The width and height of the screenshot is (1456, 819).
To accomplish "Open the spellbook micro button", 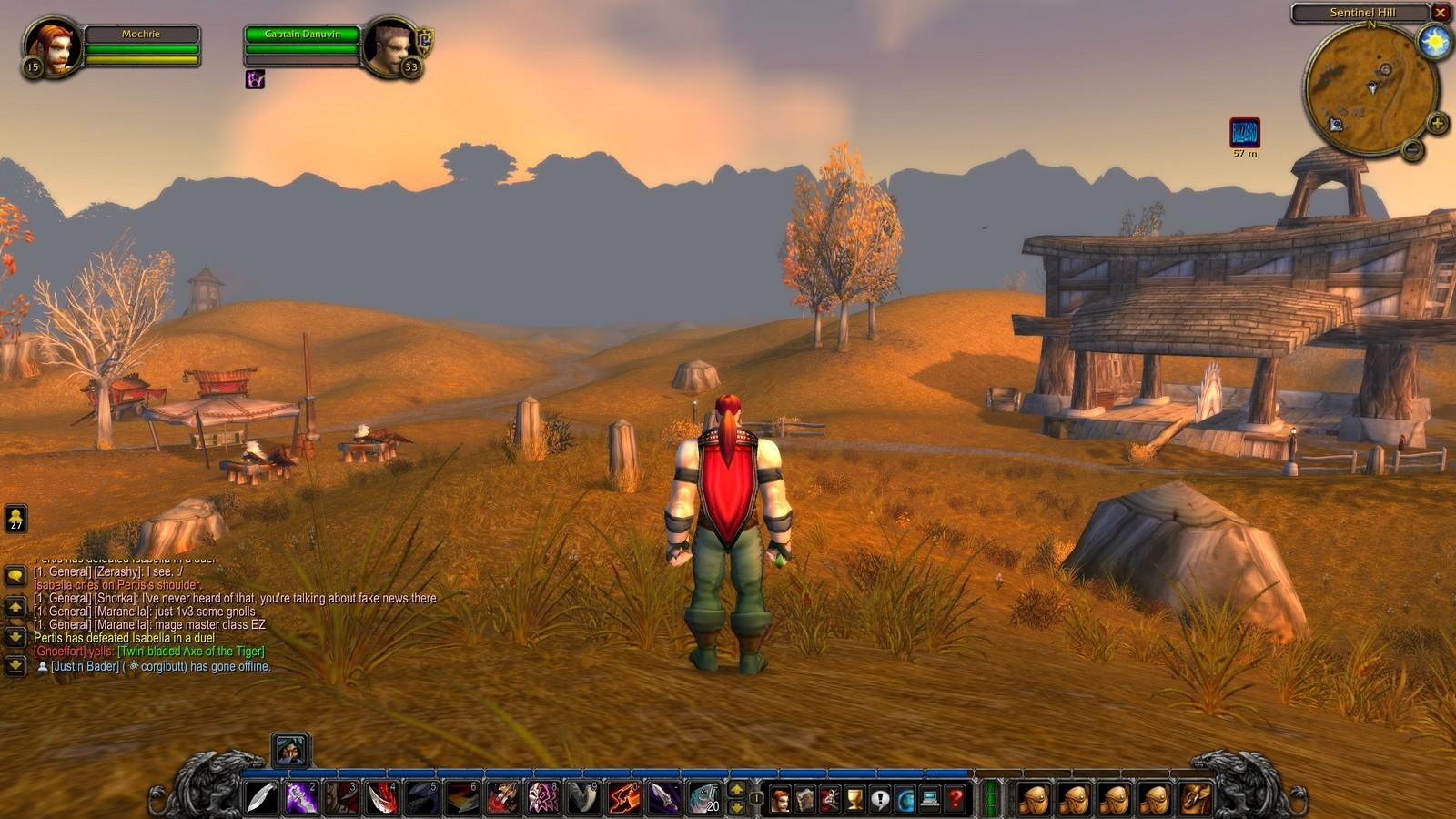I will click(805, 800).
